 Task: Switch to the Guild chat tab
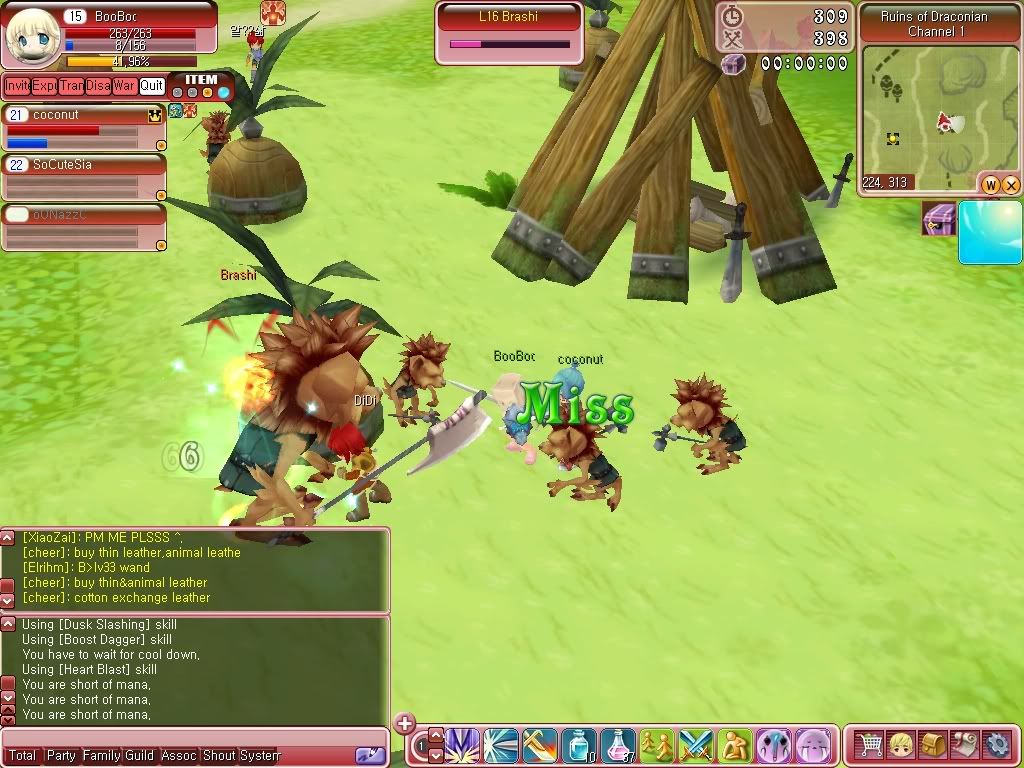coord(139,756)
